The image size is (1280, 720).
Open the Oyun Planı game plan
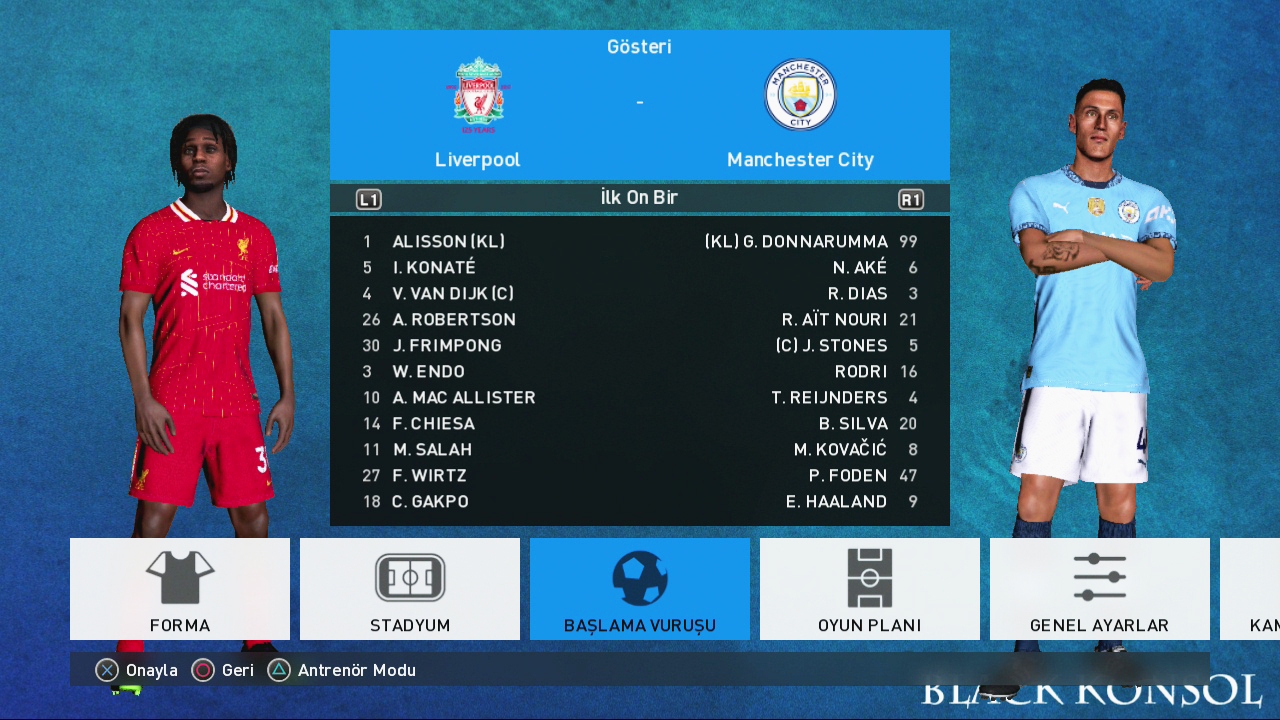(x=869, y=589)
